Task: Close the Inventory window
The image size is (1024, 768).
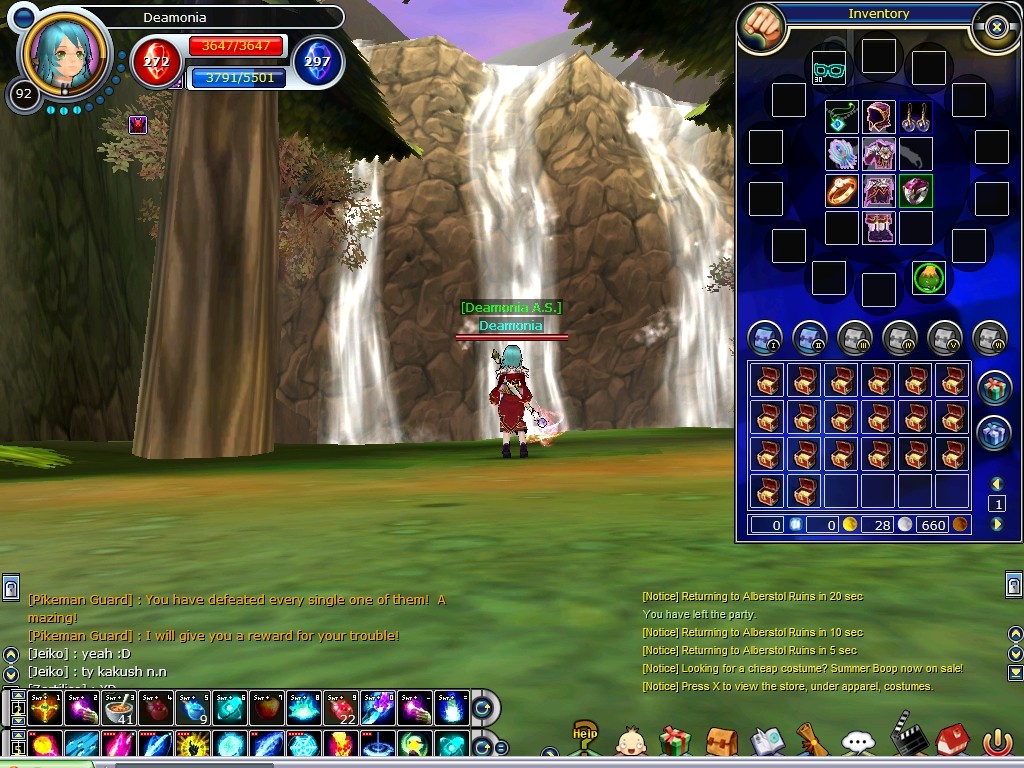Action: 996,27
